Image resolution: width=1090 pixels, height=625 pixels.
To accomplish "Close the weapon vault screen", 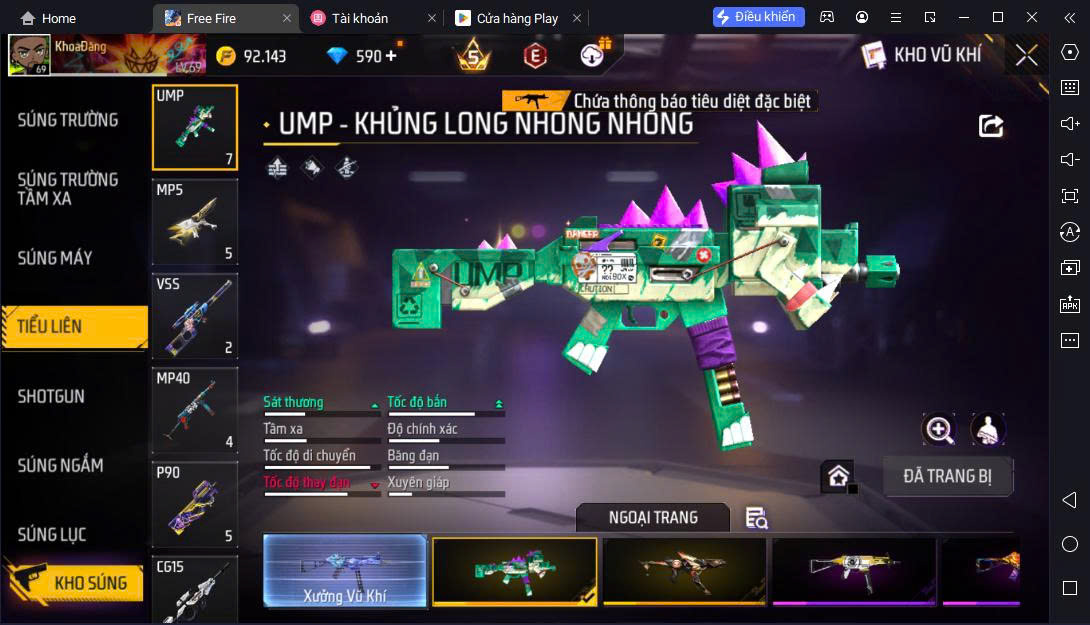I will tap(1027, 55).
